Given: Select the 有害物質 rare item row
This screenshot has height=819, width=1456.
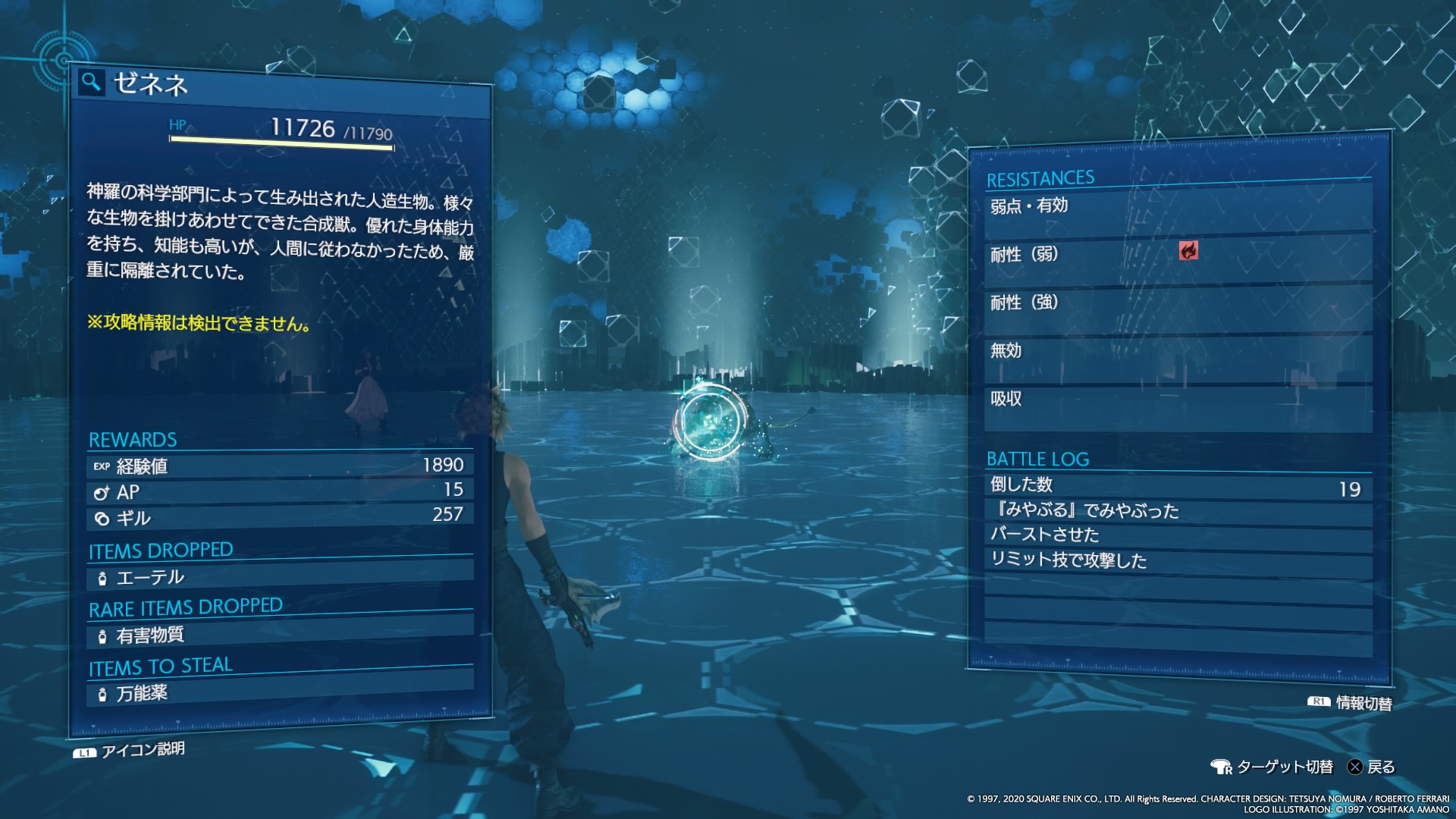Looking at the screenshot, I should (279, 635).
